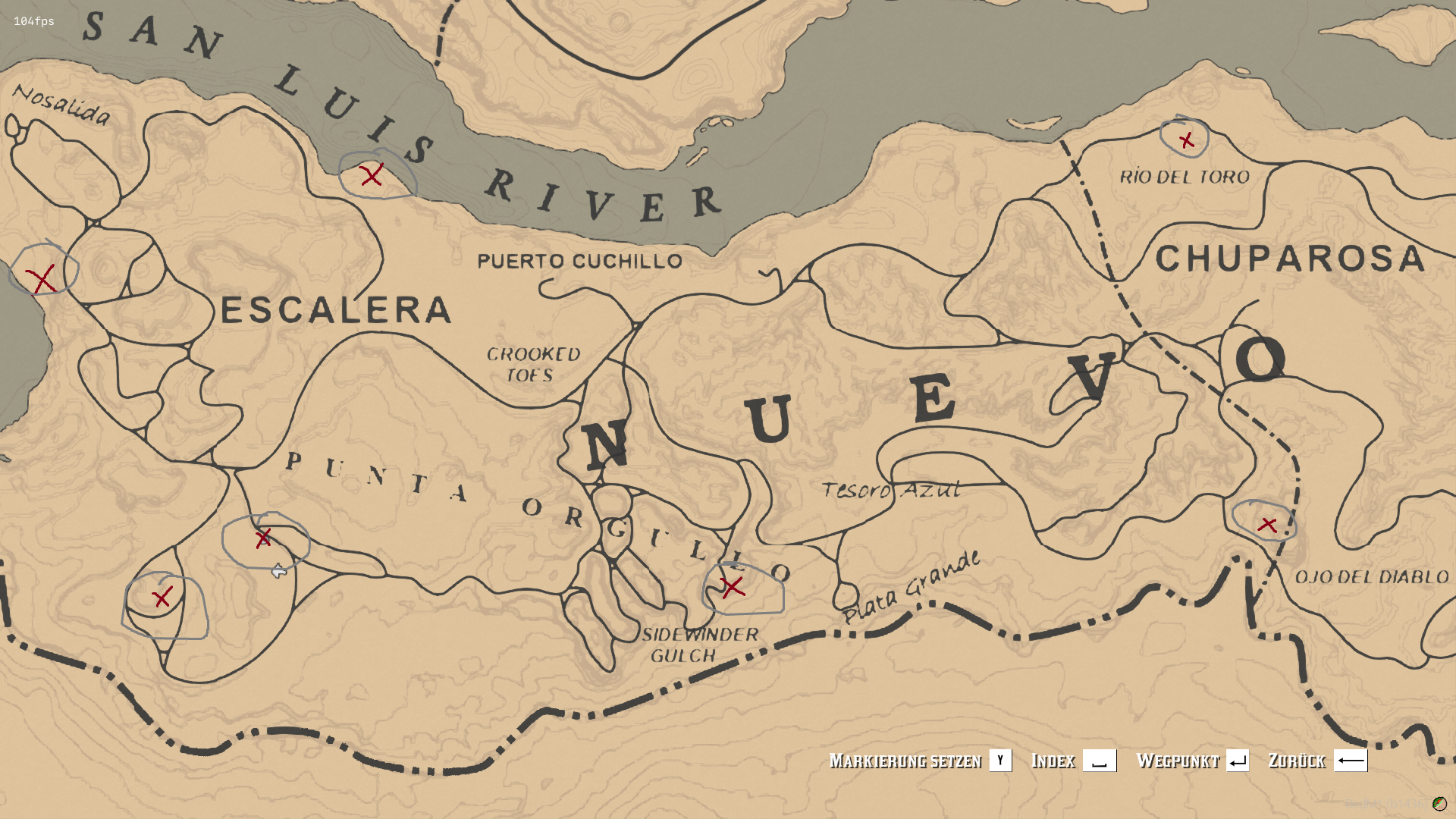The image size is (1456, 819).
Task: Open the map Index
Action: coord(1072,761)
